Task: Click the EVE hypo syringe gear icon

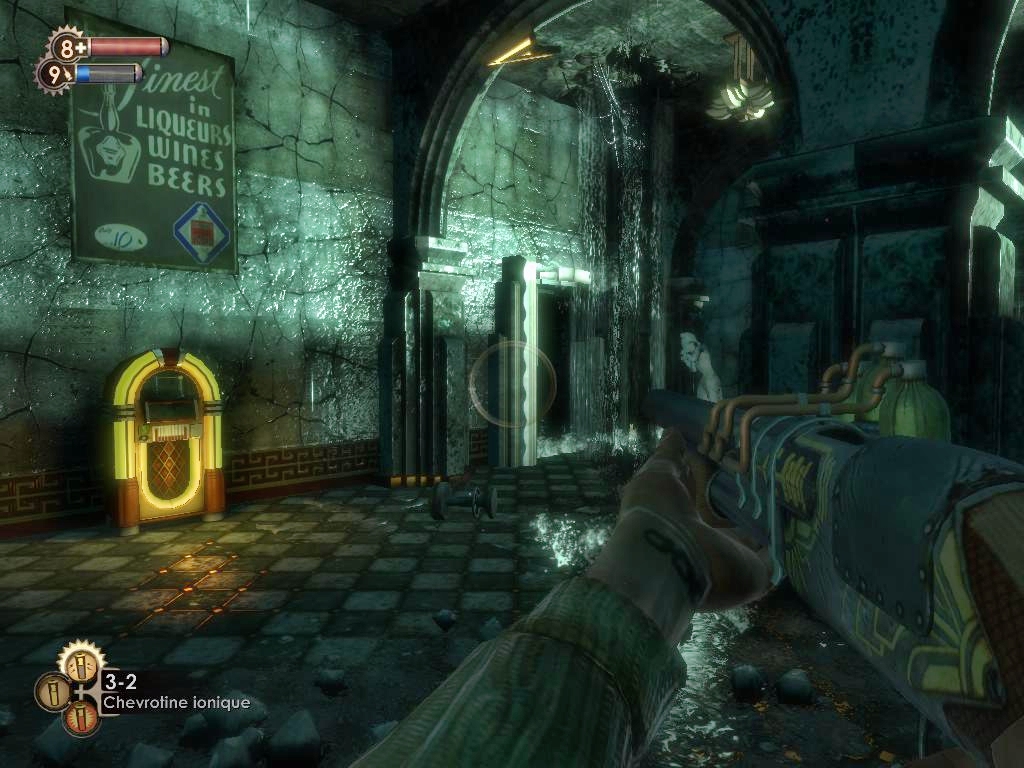Action: [x=54, y=73]
